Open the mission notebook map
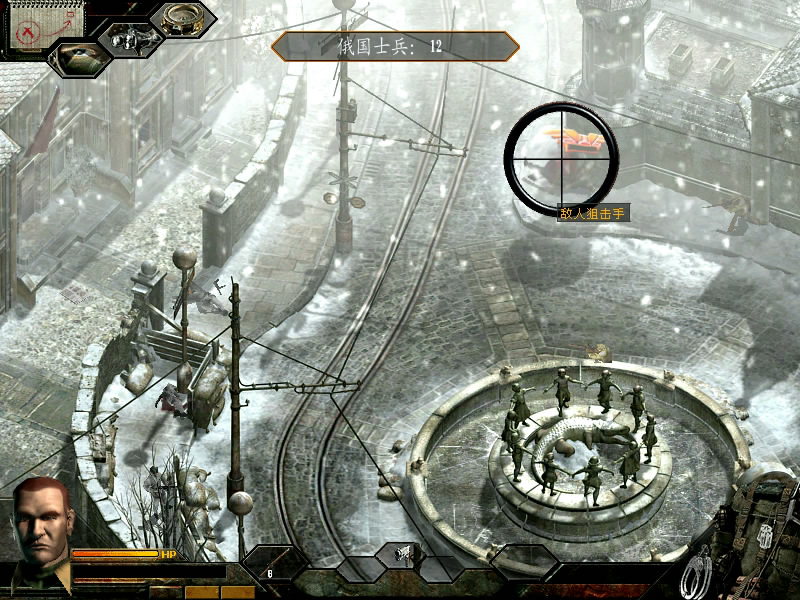Image resolution: width=800 pixels, height=600 pixels. pyautogui.click(x=31, y=25)
